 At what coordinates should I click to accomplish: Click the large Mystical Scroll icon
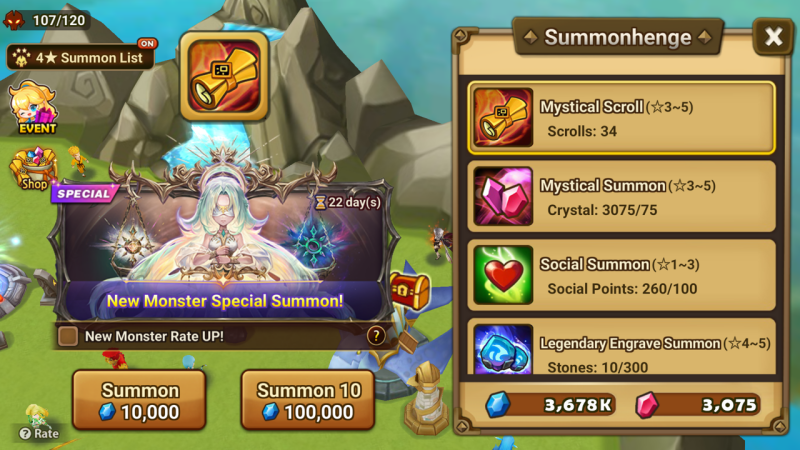coord(223,76)
